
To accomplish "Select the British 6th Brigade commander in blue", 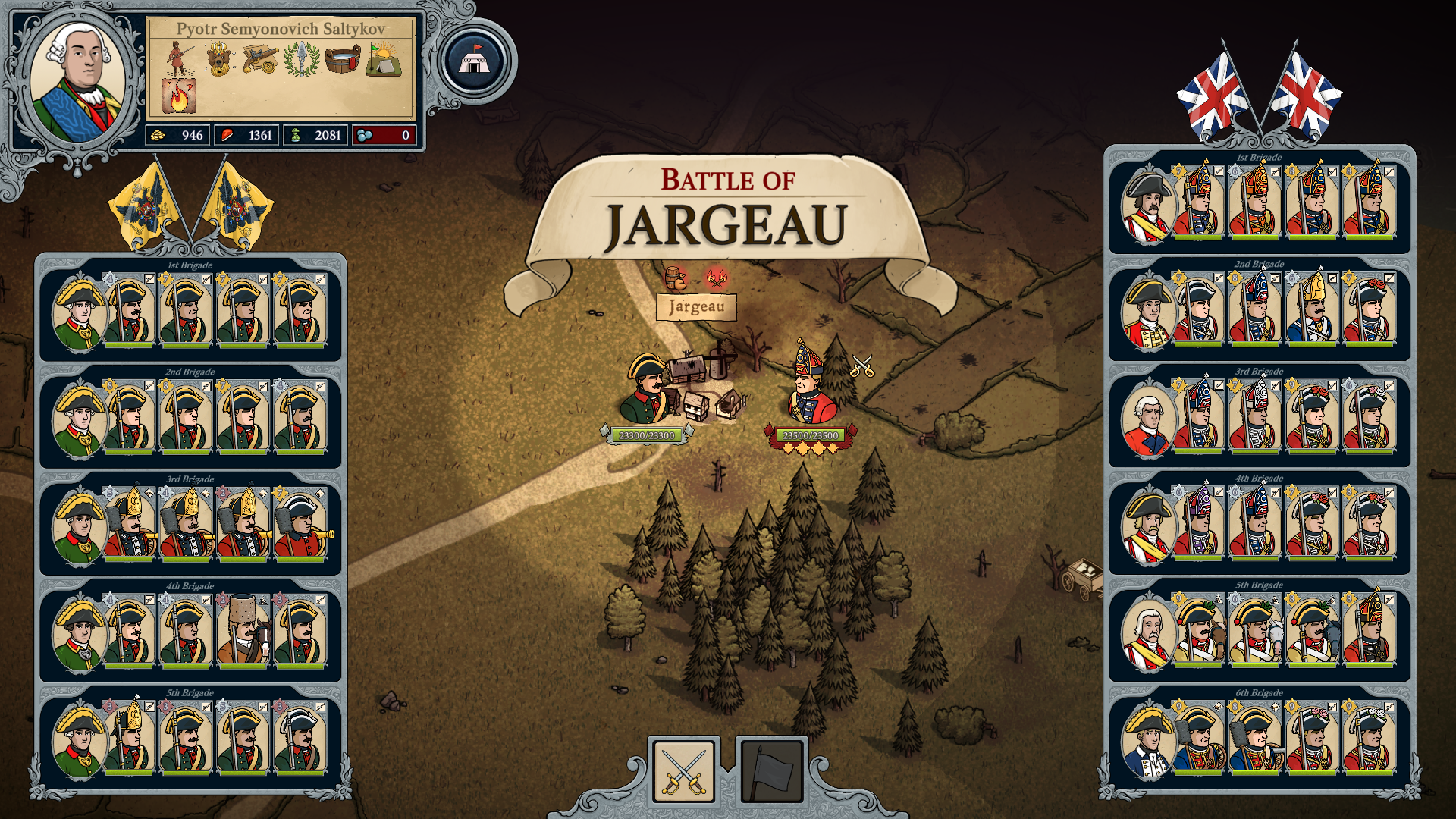I will (1148, 741).
